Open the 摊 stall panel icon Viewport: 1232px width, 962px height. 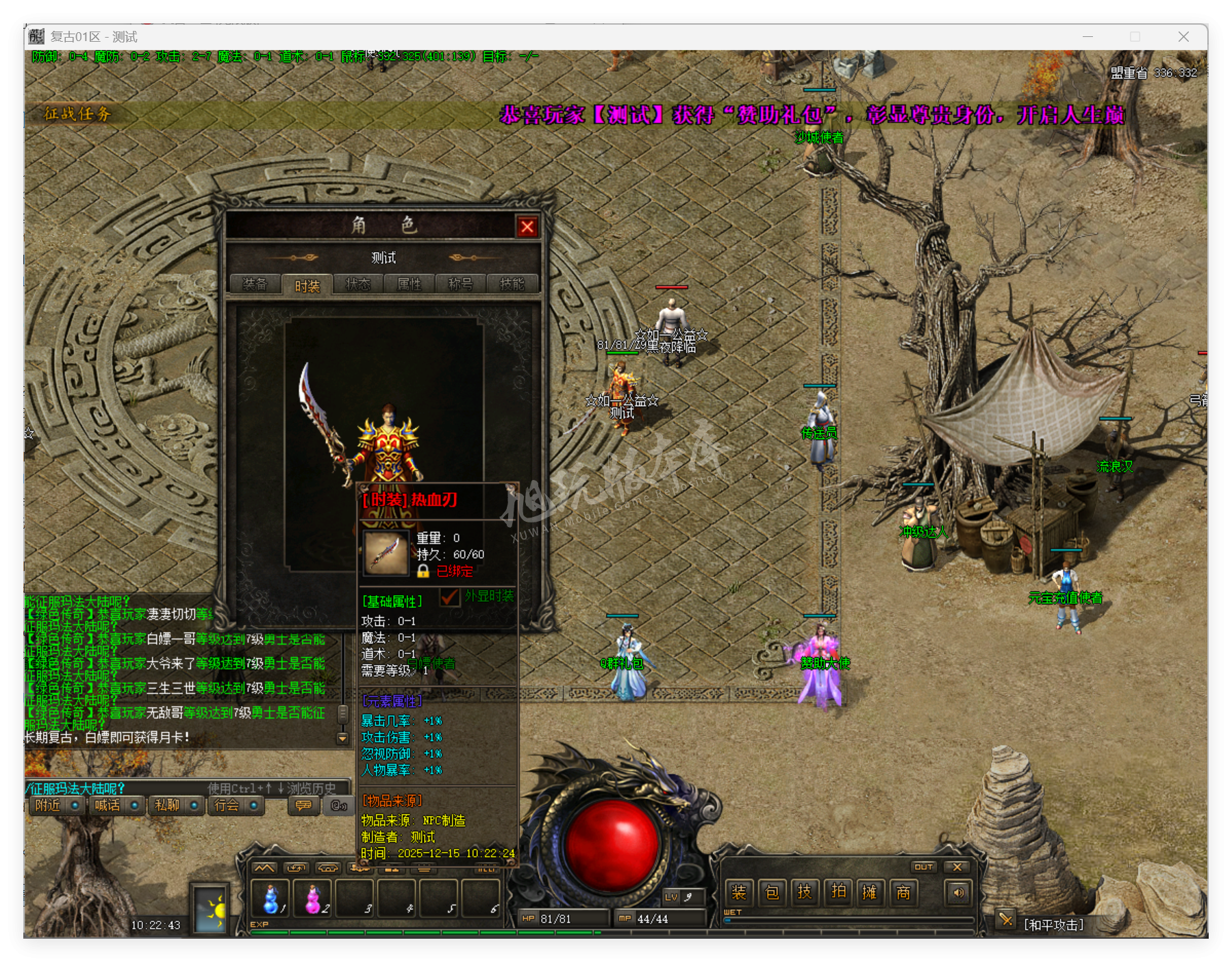[x=870, y=893]
